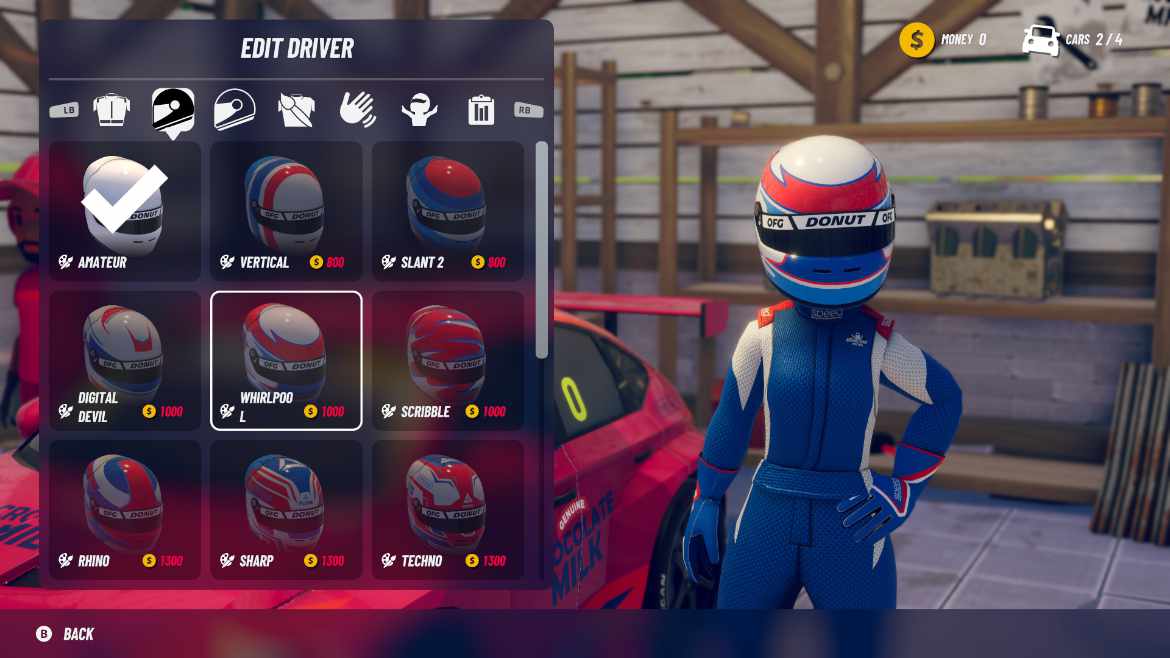Go back from Edit Driver

point(66,634)
